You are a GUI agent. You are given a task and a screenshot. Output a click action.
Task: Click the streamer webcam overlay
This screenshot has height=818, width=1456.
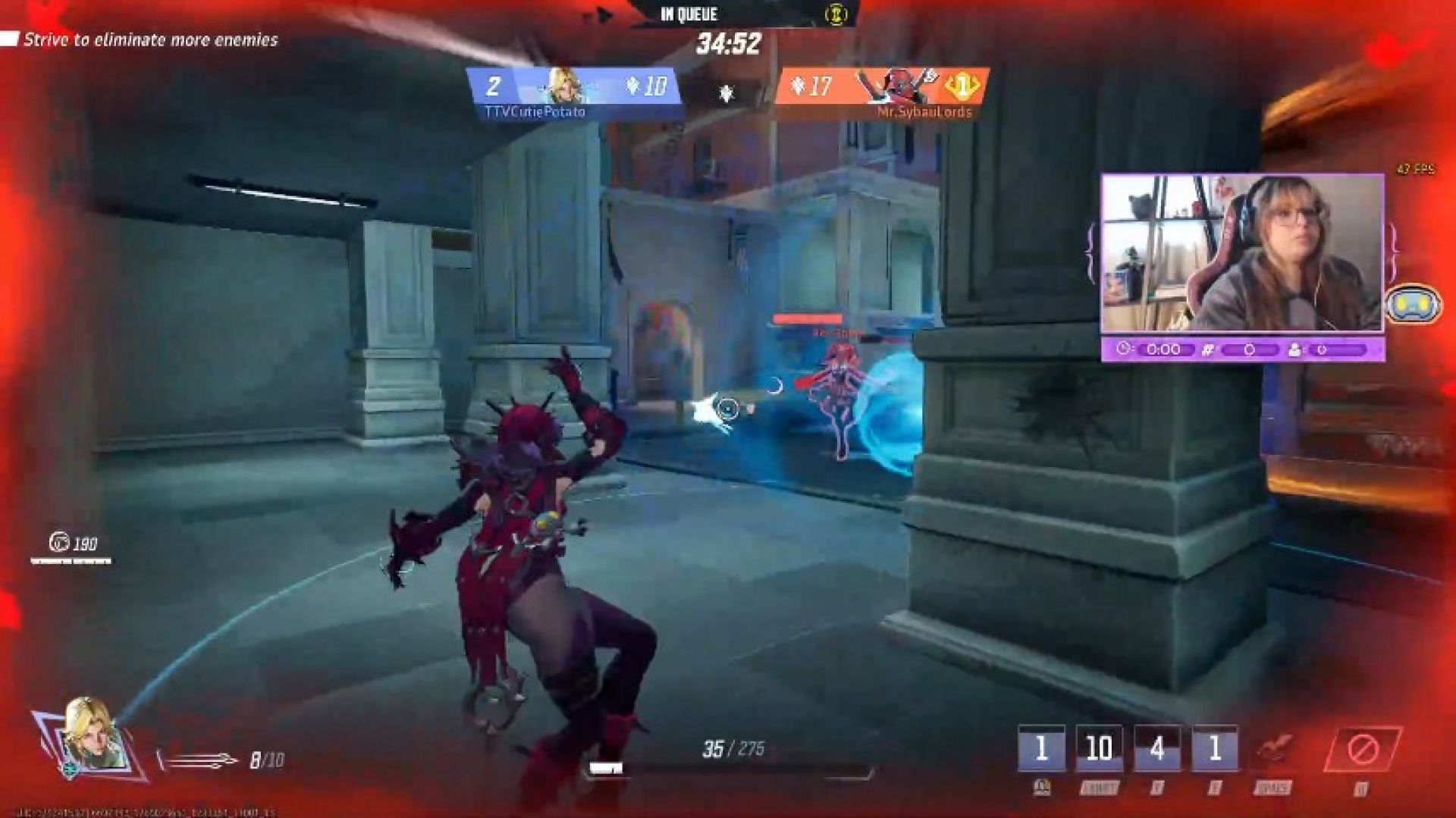(x=1242, y=253)
